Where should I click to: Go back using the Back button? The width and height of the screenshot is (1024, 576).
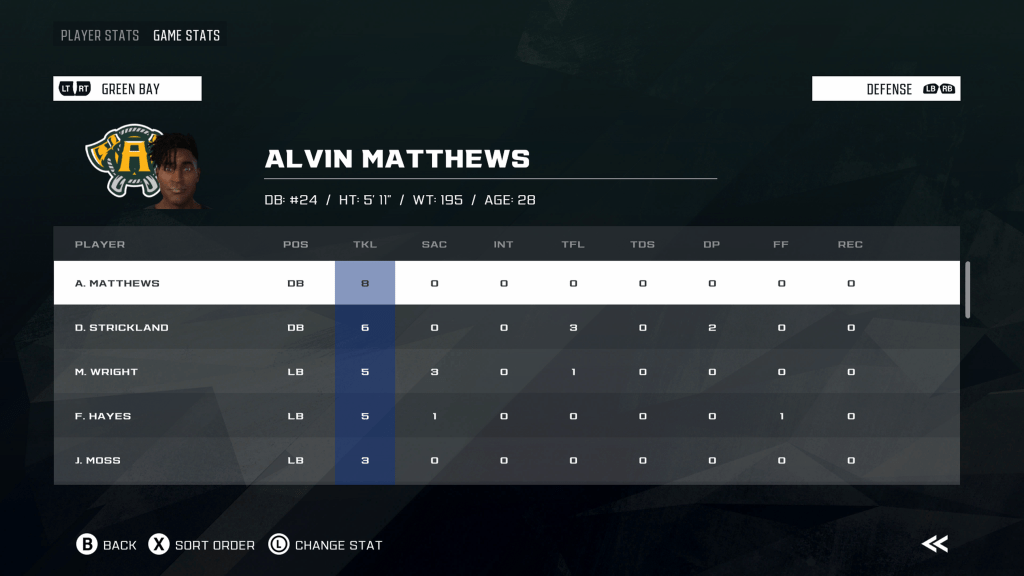click(106, 545)
